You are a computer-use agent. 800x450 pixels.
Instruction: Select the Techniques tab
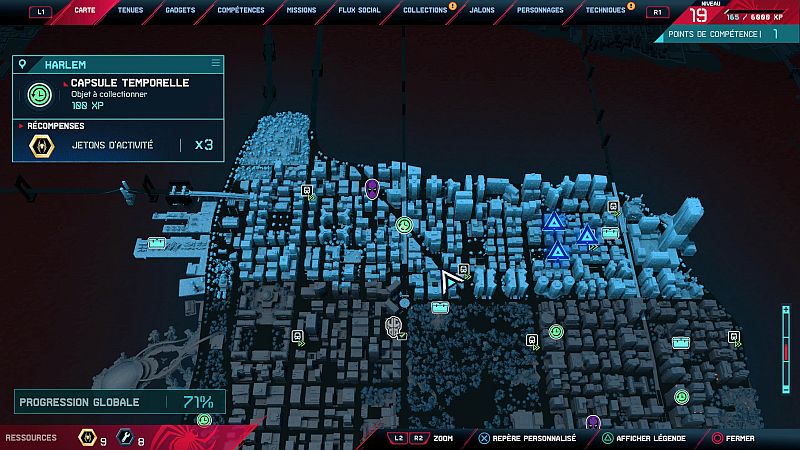[605, 11]
